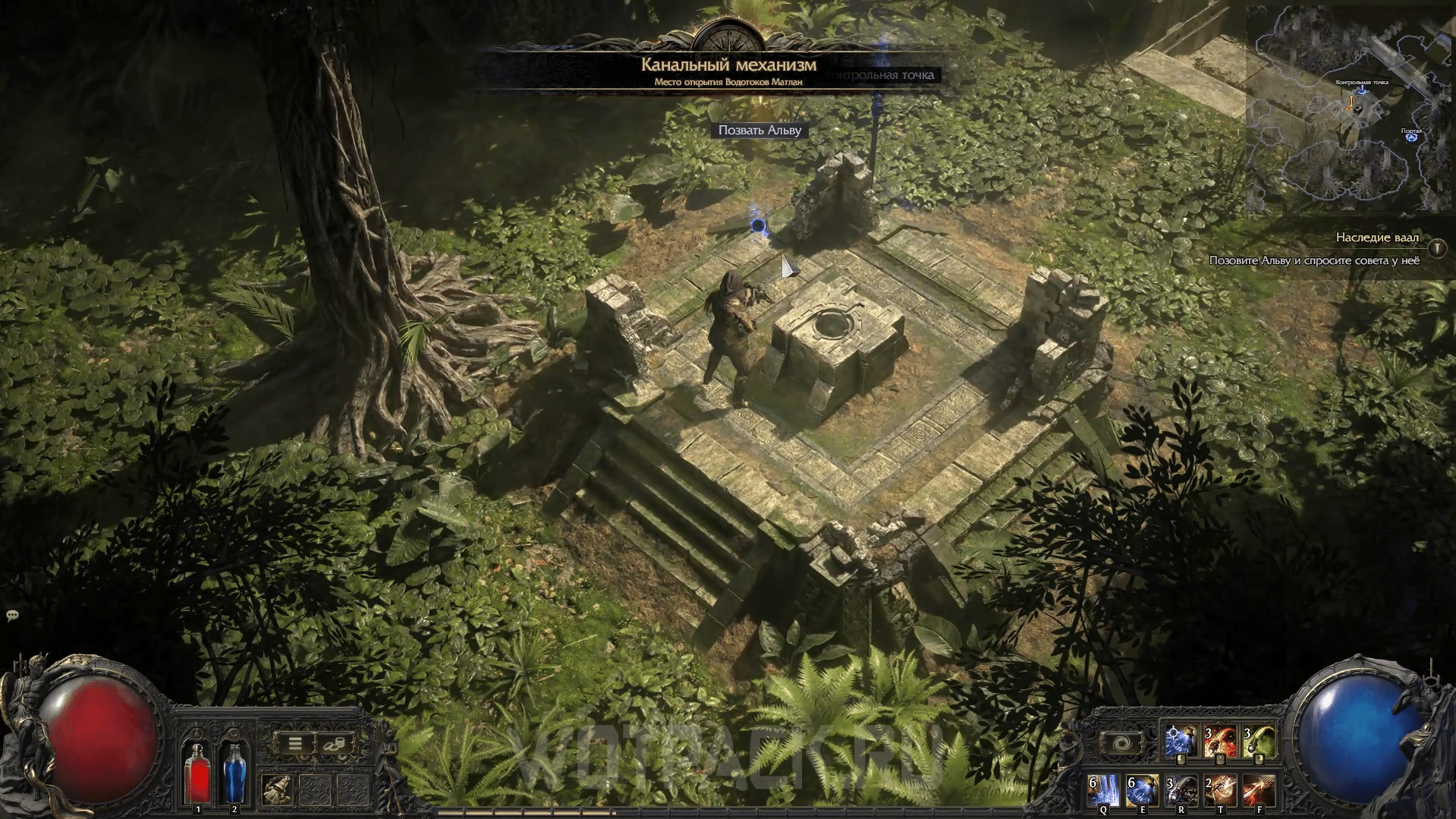
Task: Activate the level 6 ice rain skill
Action: tap(1103, 791)
